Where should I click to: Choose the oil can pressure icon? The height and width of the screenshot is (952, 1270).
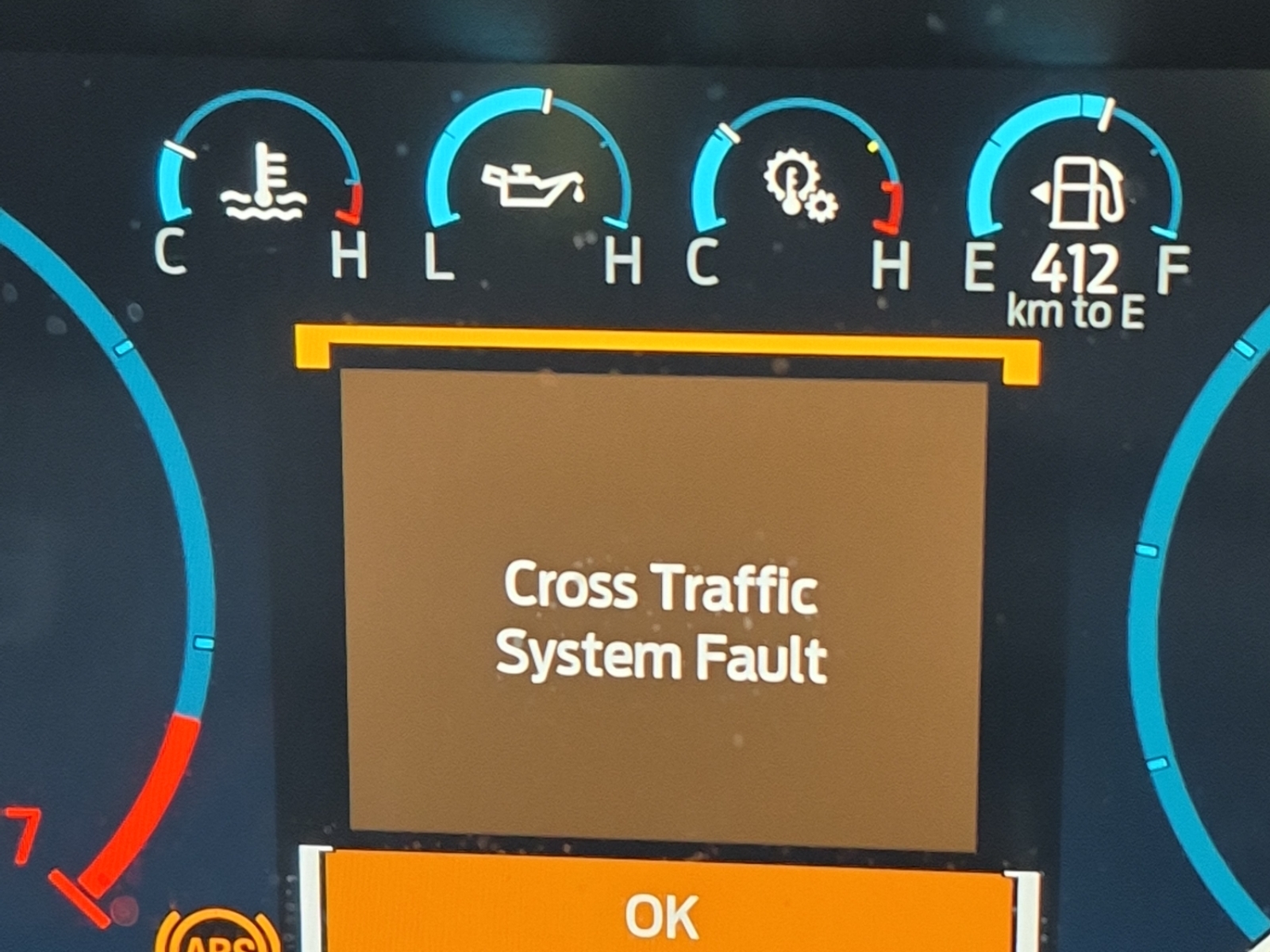(532, 183)
